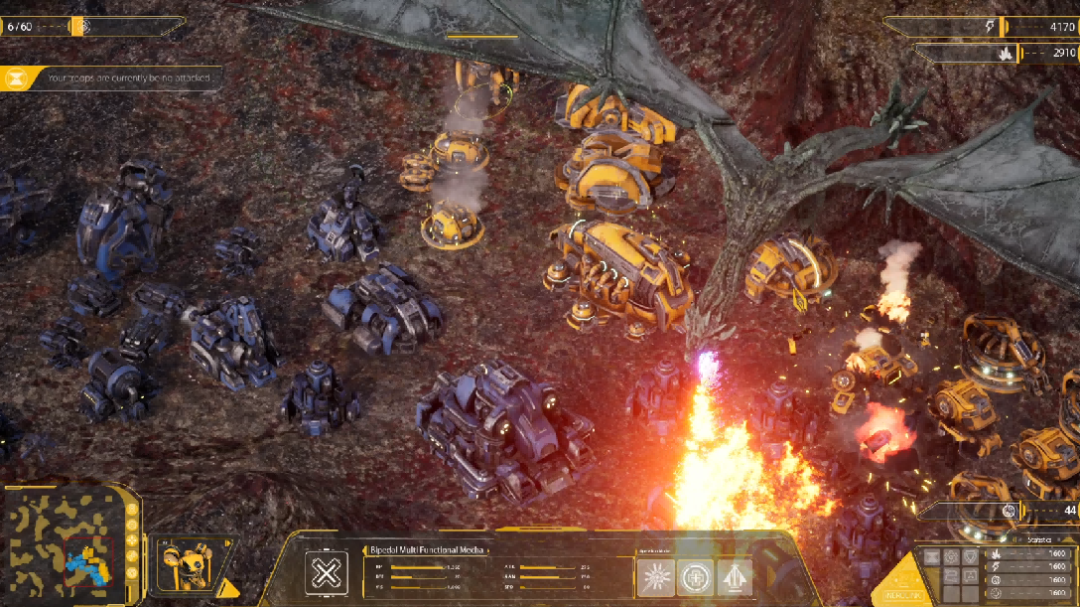Activate the starburst special ability icon
Screen dimensions: 1080x607
pos(656,577)
